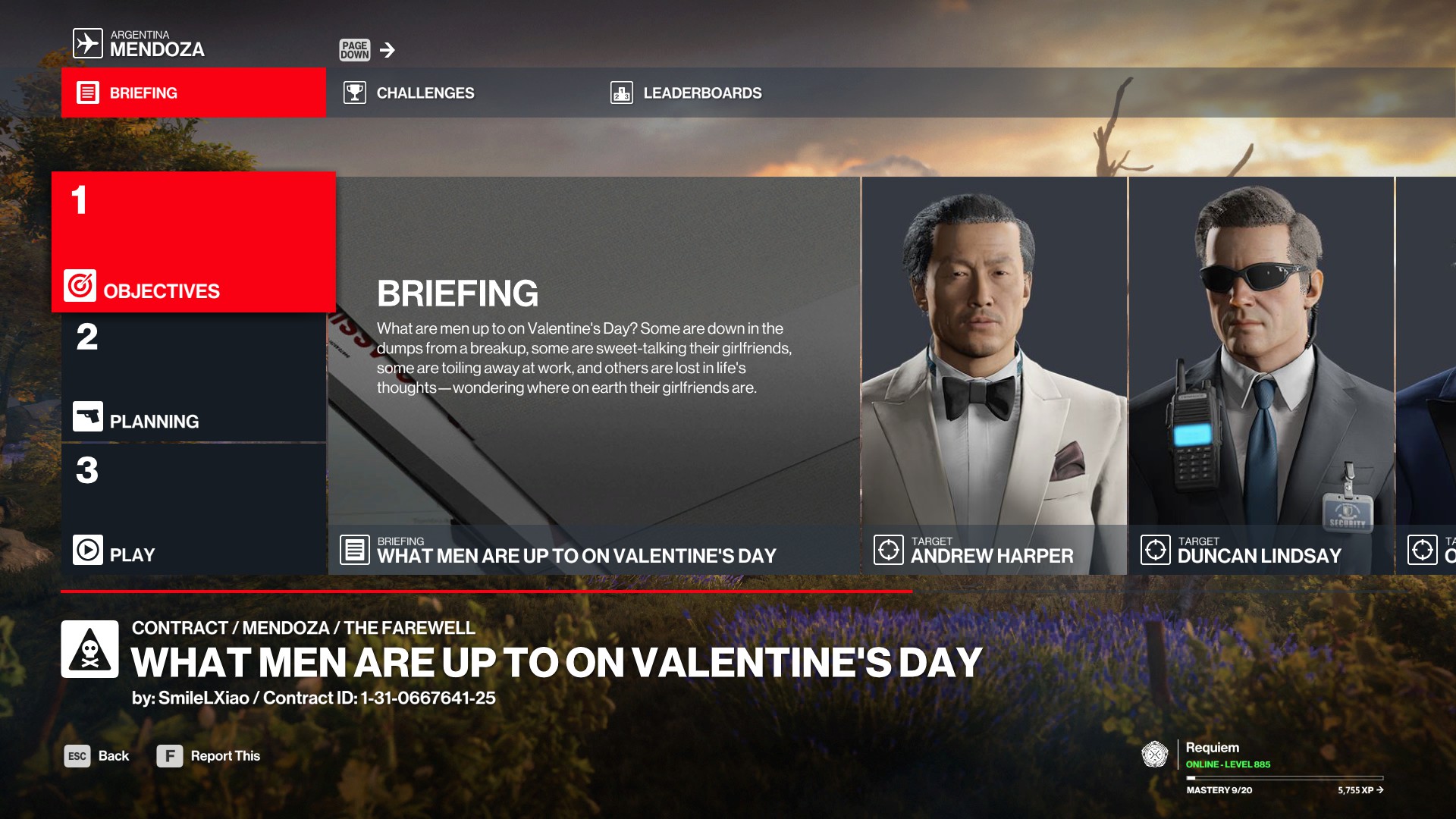View target Duncan Lindsay's card
1456x819 pixels.
(x=1260, y=375)
